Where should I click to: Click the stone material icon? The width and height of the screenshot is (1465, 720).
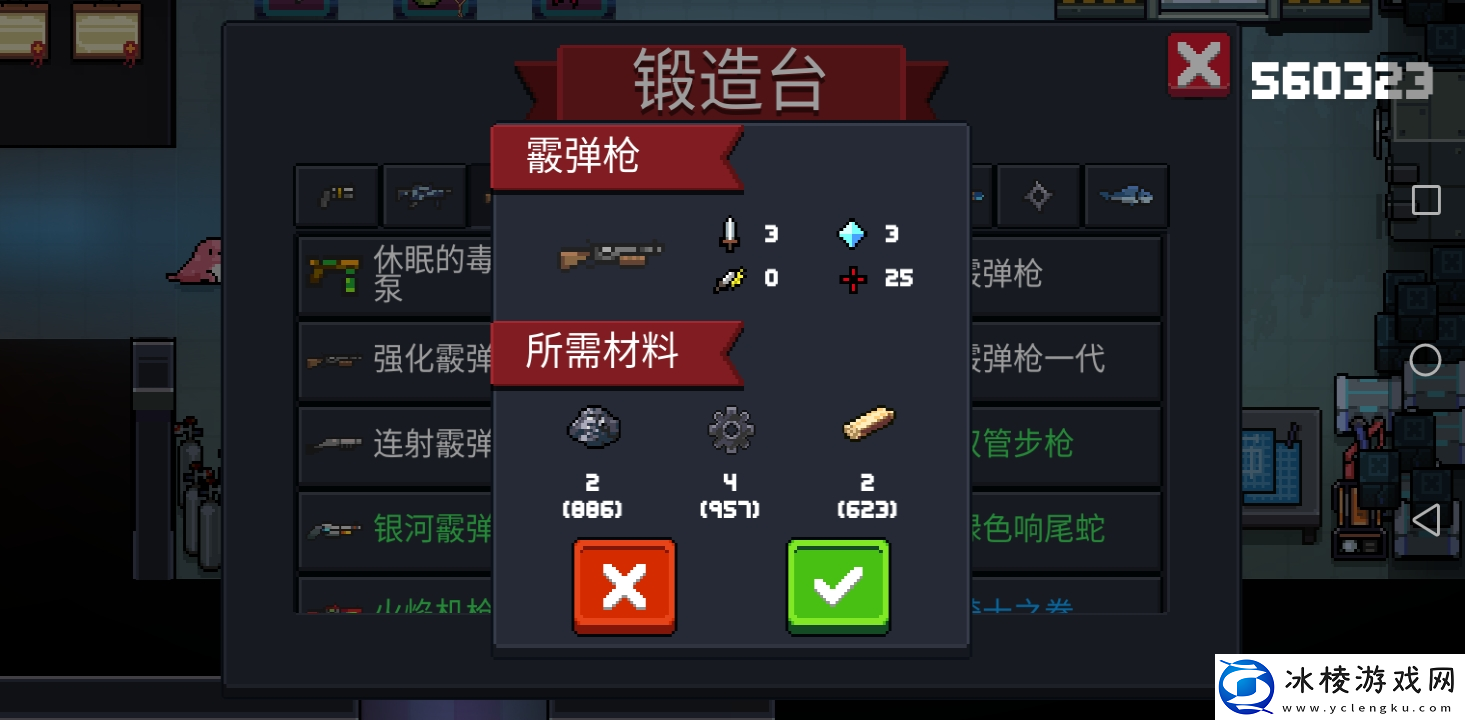click(x=592, y=427)
